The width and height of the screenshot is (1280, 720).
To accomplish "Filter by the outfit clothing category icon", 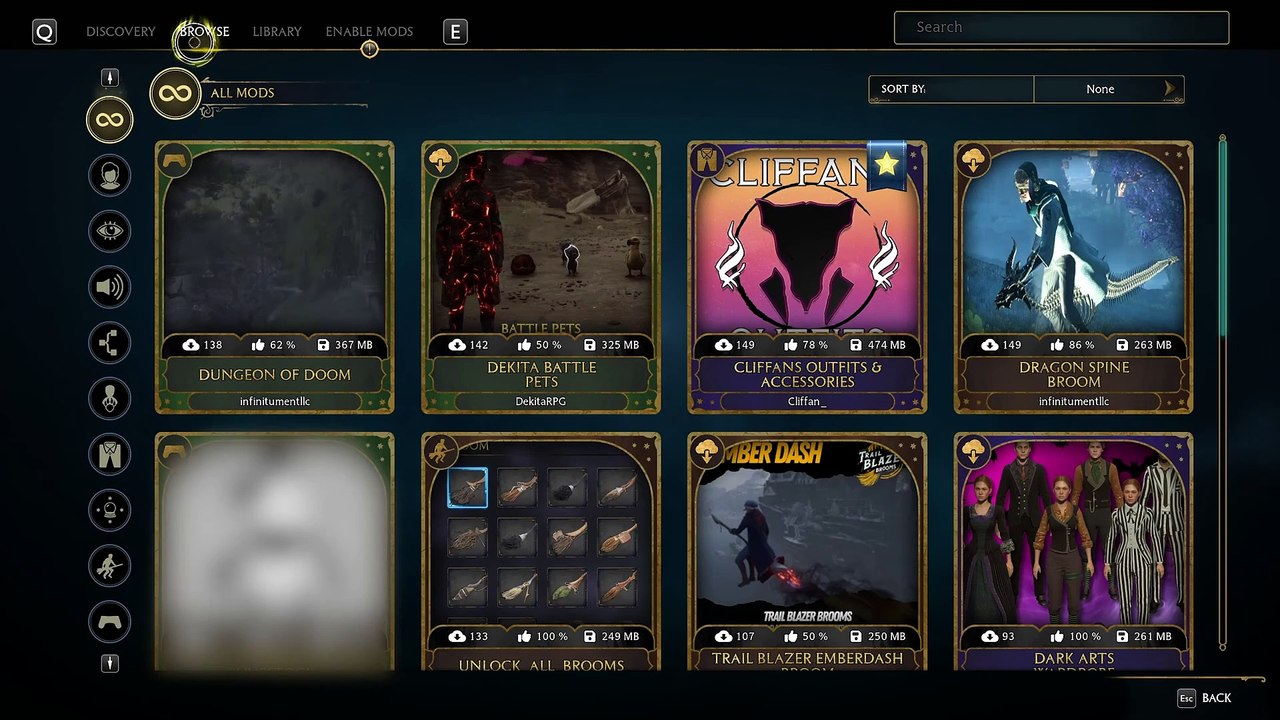I will [110, 454].
